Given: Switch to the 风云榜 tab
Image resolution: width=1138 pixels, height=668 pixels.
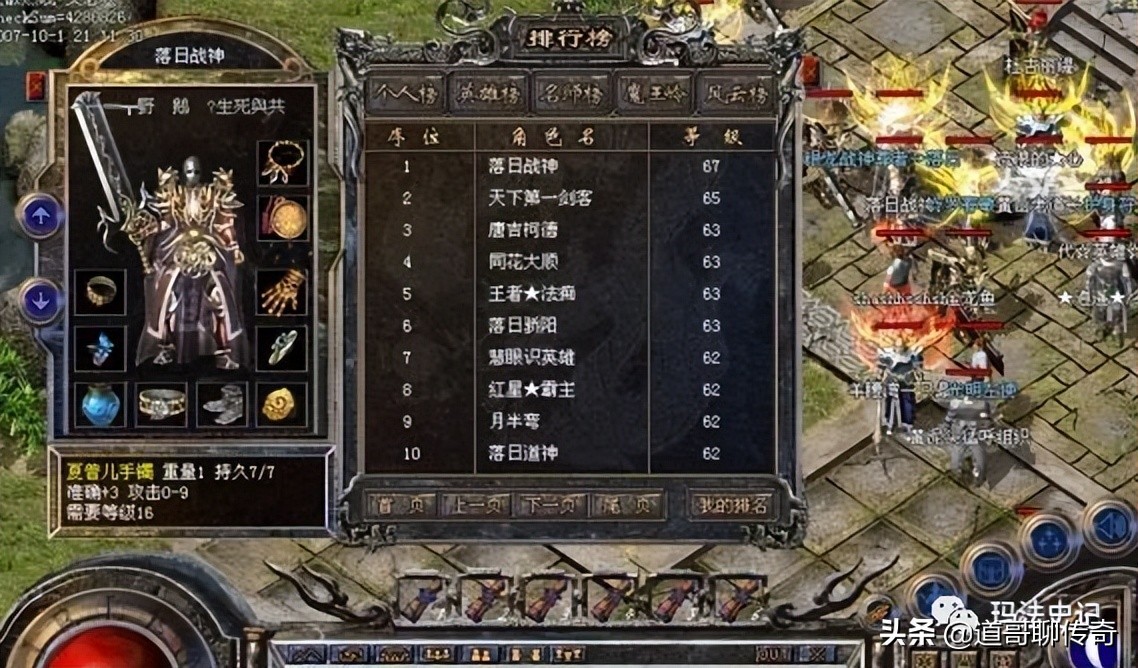Looking at the screenshot, I should tap(735, 93).
